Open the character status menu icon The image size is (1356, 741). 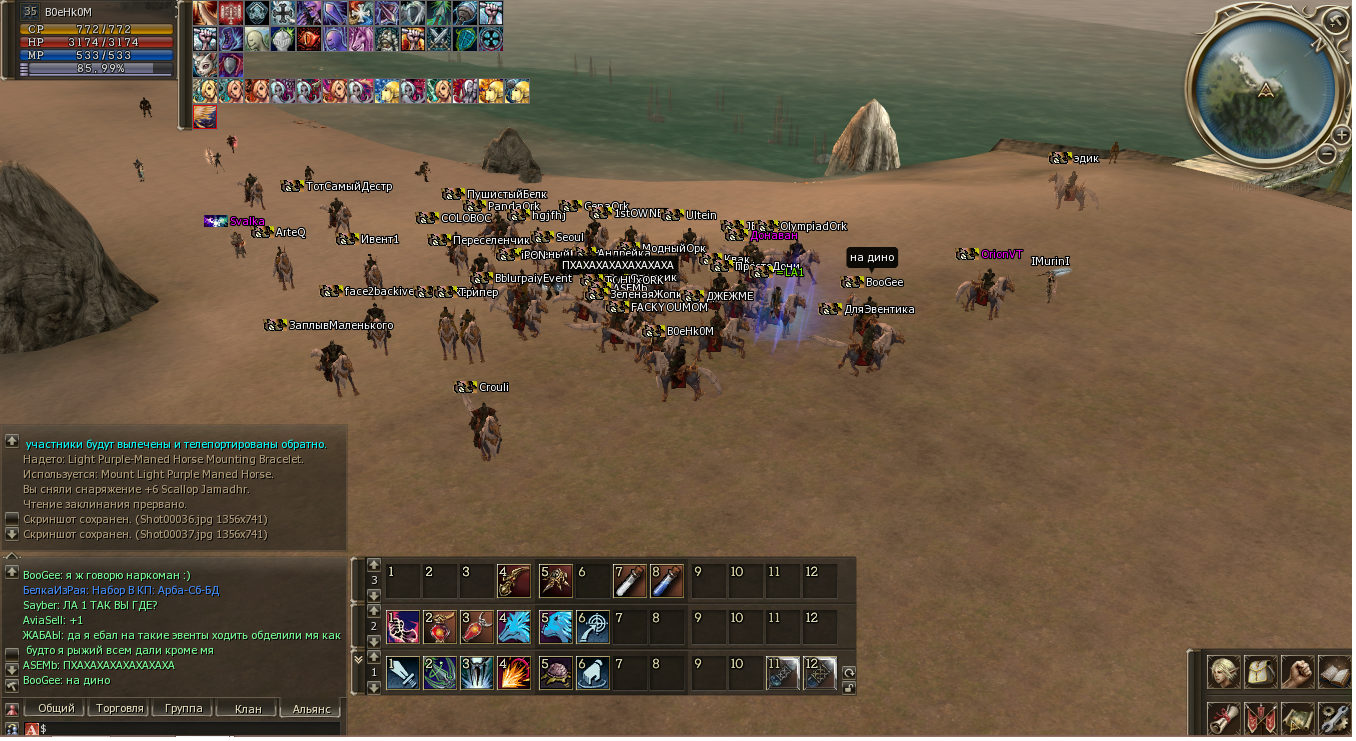[1225, 673]
